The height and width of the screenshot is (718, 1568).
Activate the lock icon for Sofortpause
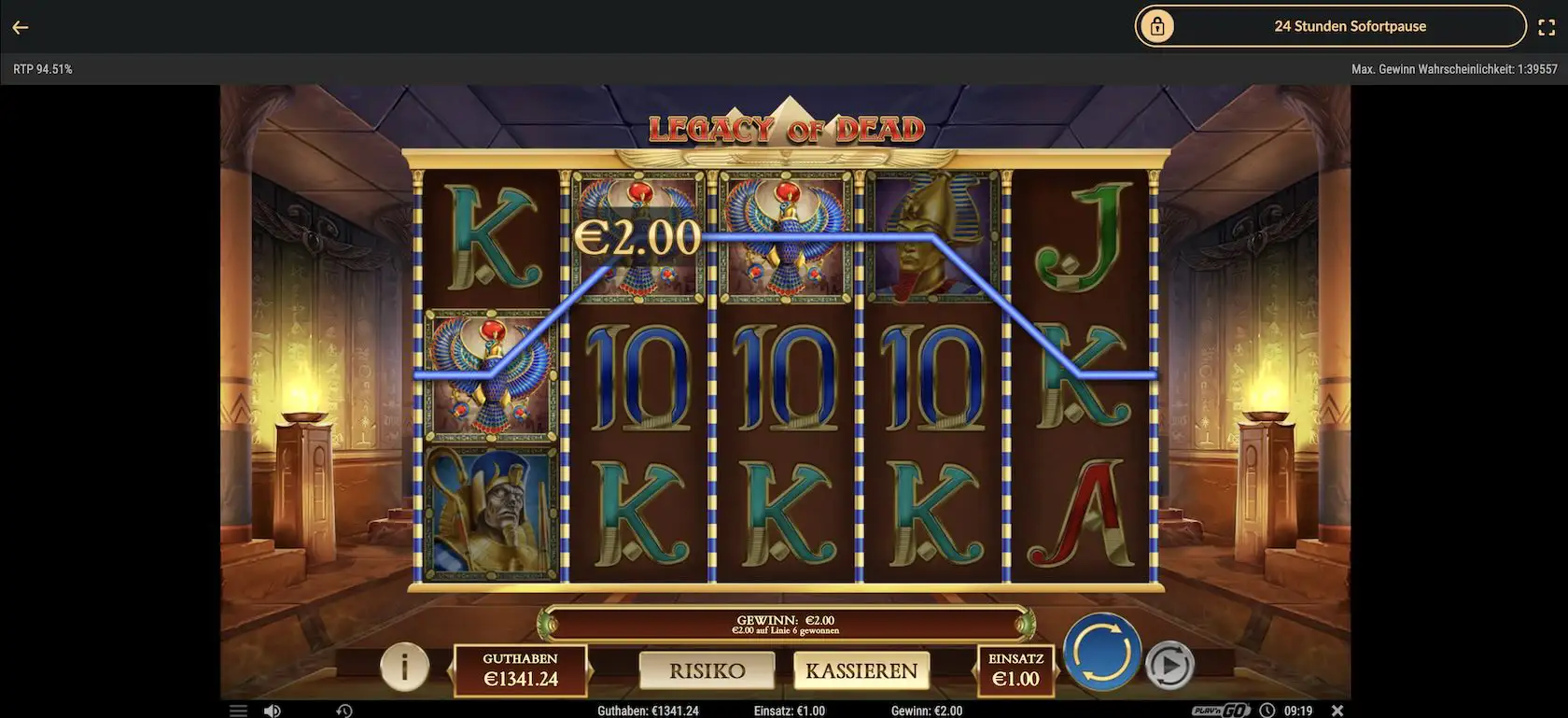point(1157,25)
